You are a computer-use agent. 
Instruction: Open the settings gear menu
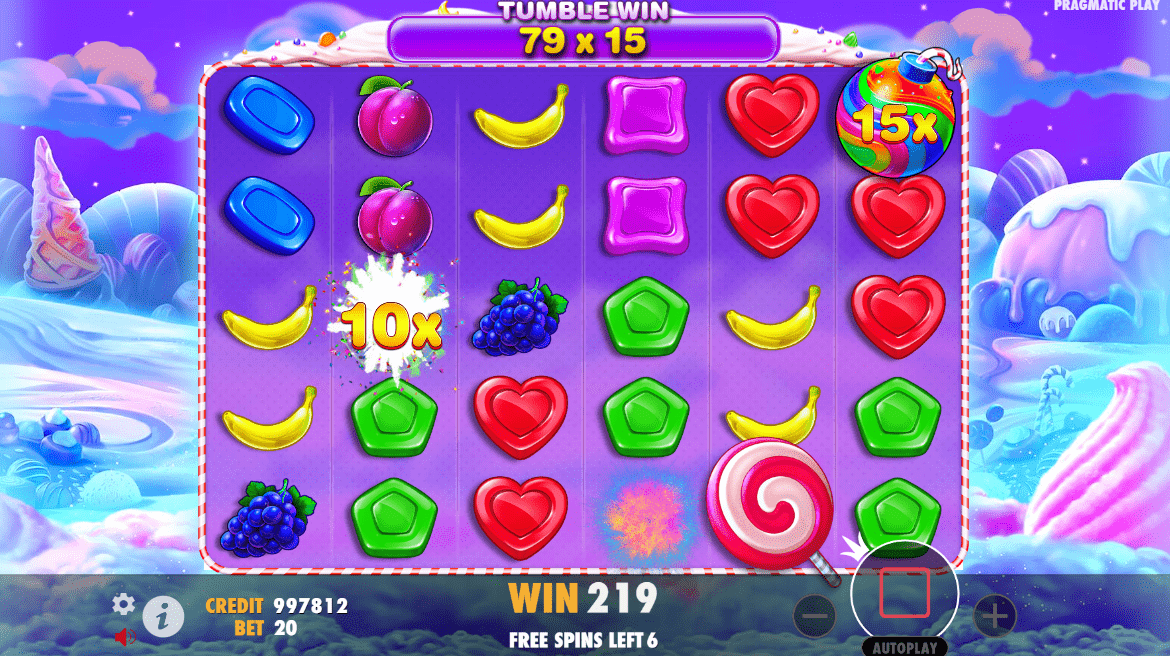point(123,603)
